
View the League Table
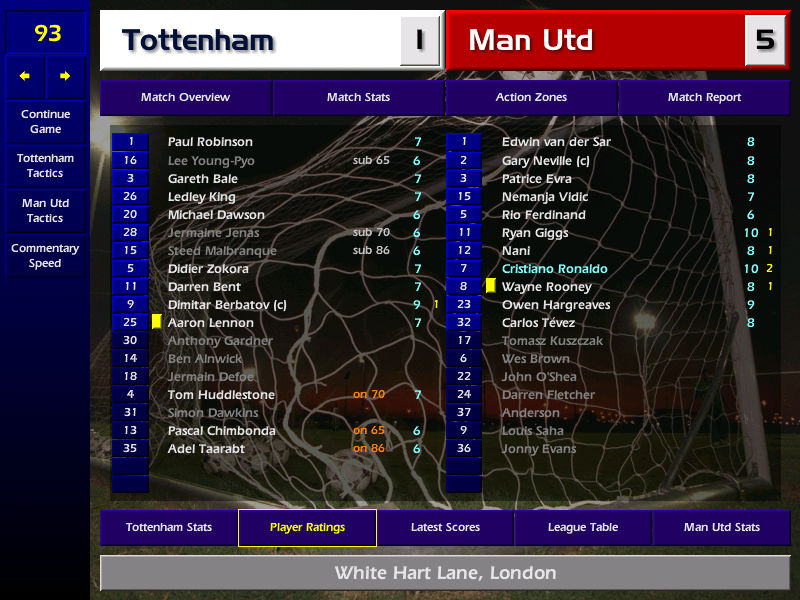click(583, 527)
